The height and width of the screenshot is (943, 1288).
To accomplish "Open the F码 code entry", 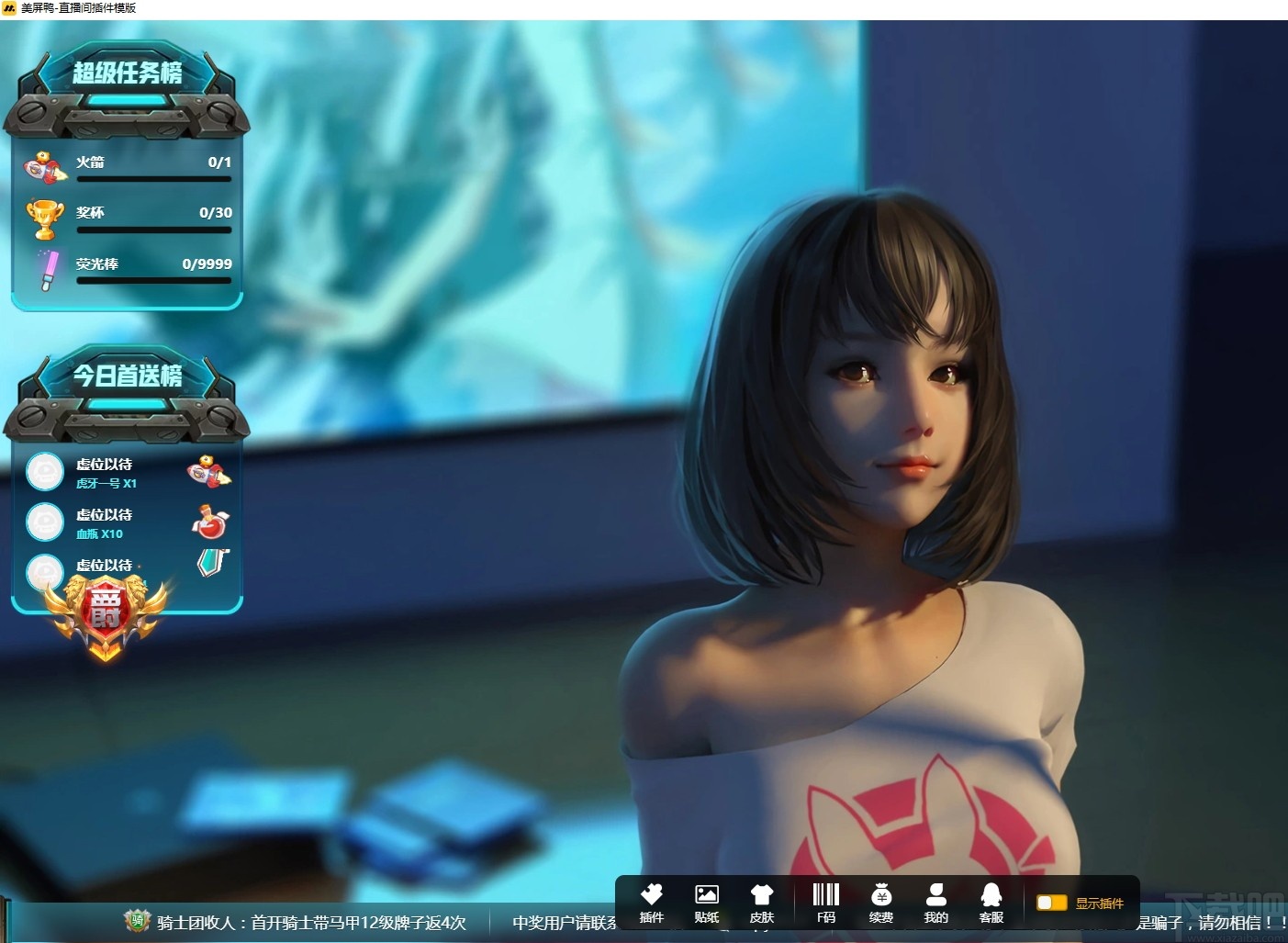I will click(825, 903).
